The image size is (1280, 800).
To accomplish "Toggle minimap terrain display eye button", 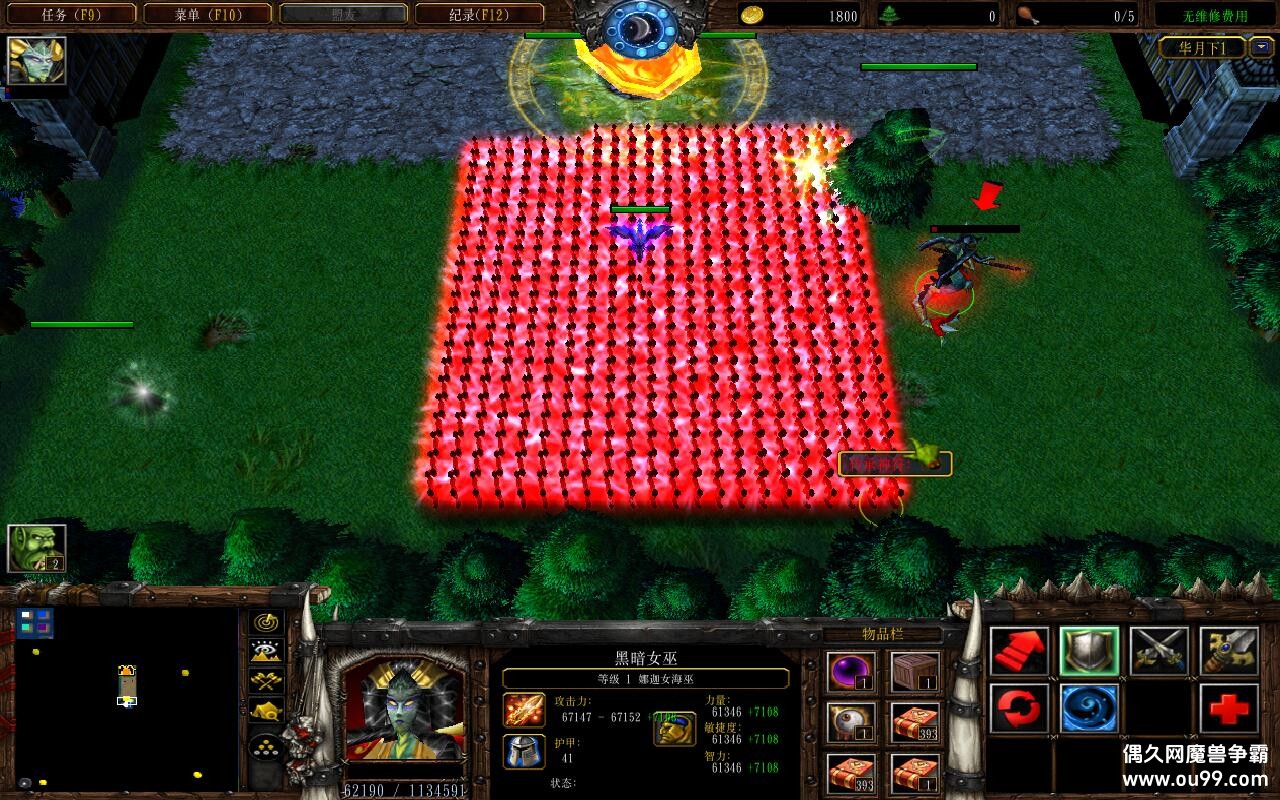I will click(267, 653).
